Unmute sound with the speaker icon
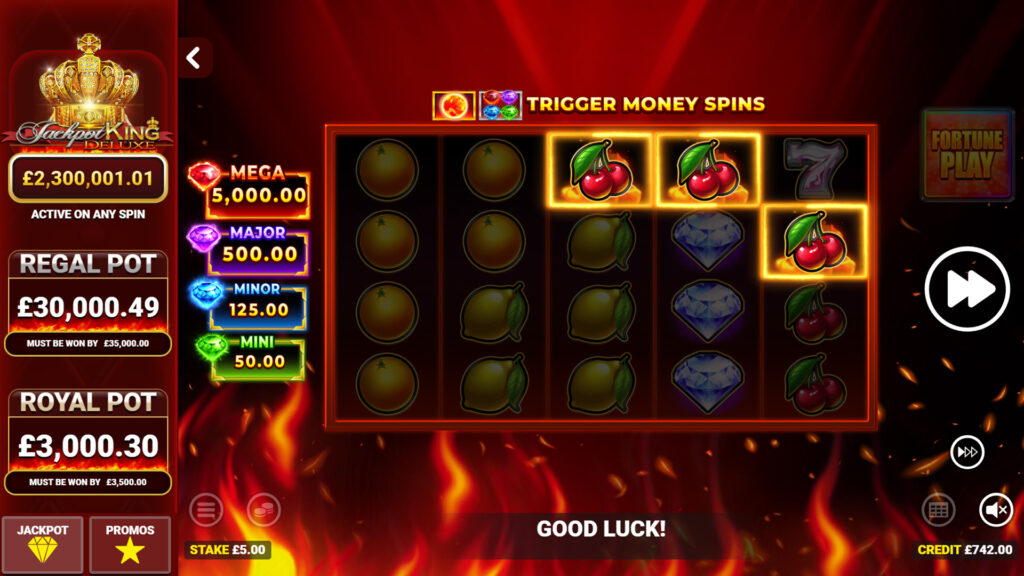Screen dimensions: 1024x576 click(x=995, y=510)
